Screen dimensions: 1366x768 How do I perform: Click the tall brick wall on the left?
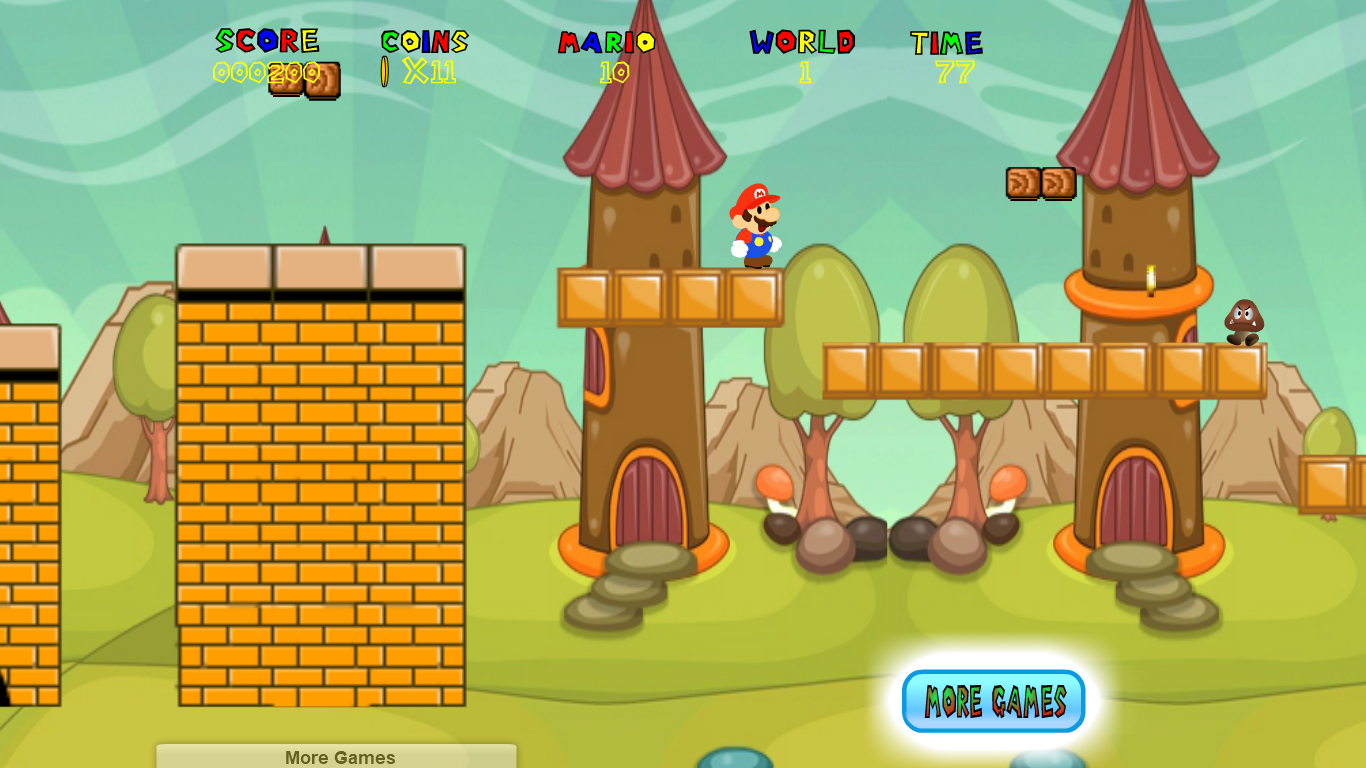320,480
